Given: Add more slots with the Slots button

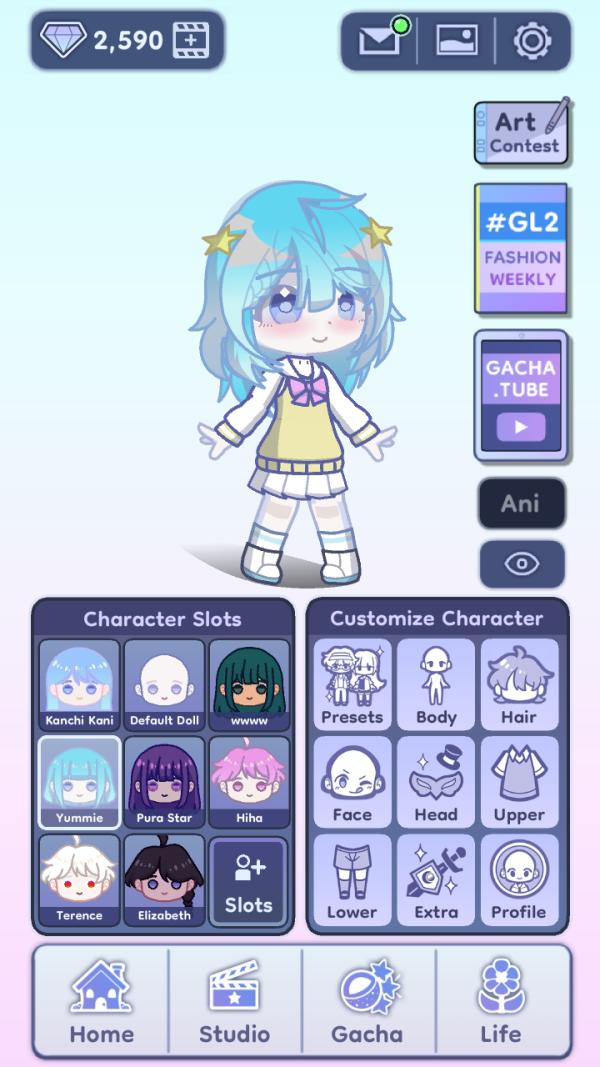Looking at the screenshot, I should 248,880.
